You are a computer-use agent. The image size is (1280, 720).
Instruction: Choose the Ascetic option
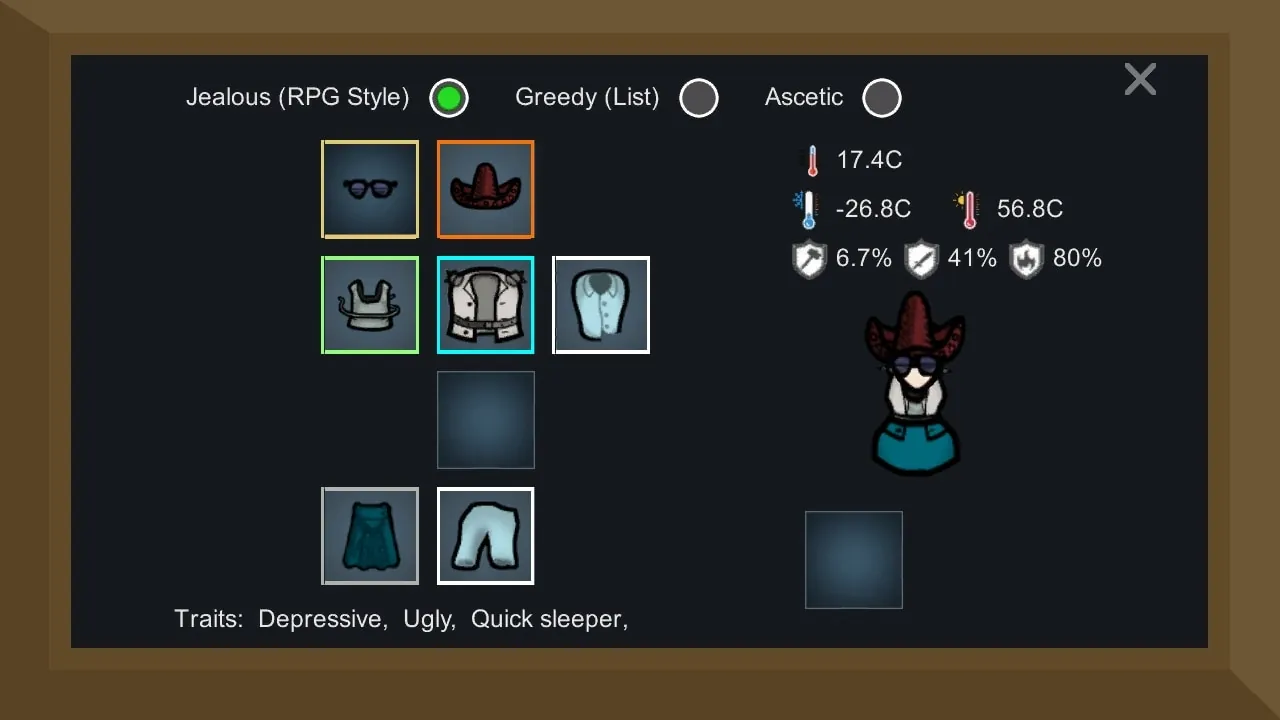coord(881,98)
